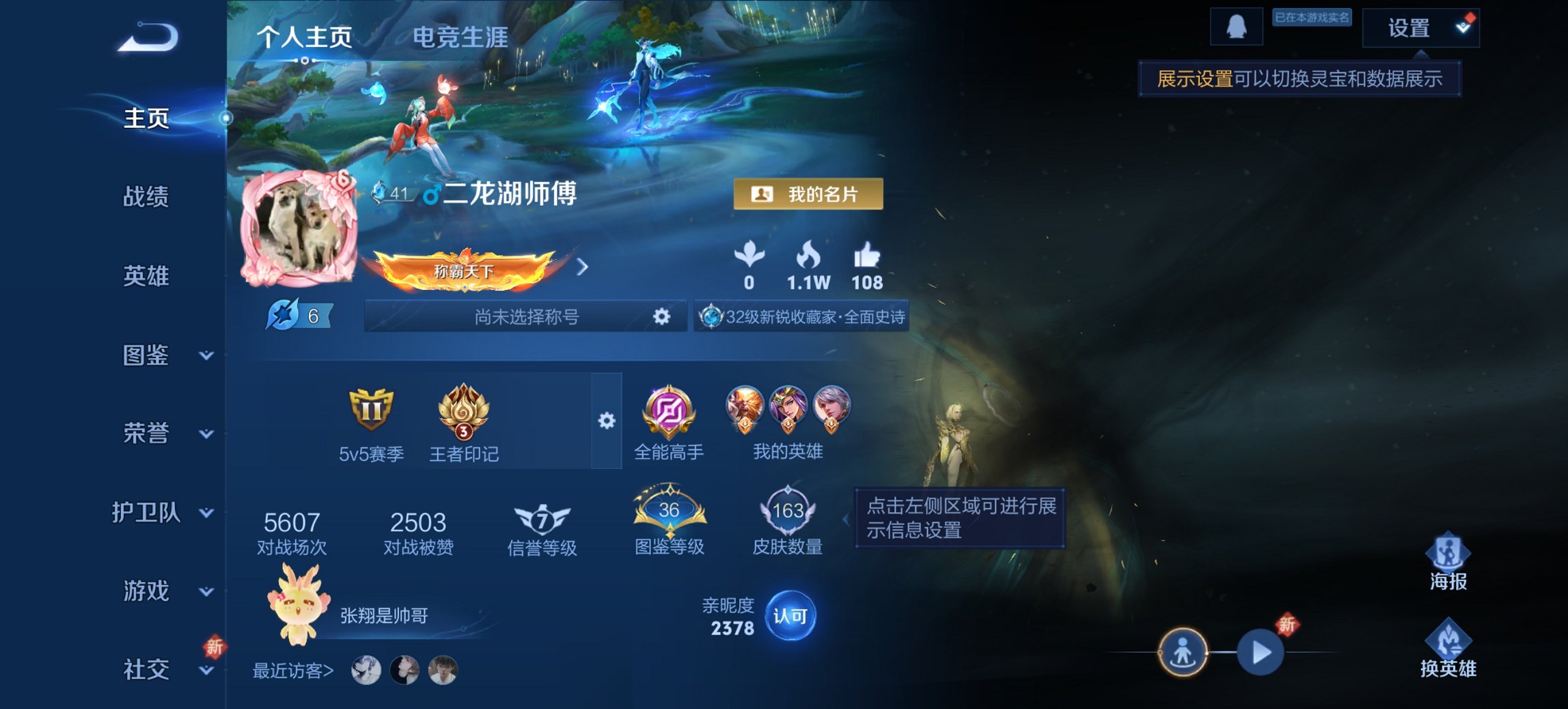1568x709 pixels.
Task: View the 皮肤数量 163 skins emblem
Action: coord(787,513)
